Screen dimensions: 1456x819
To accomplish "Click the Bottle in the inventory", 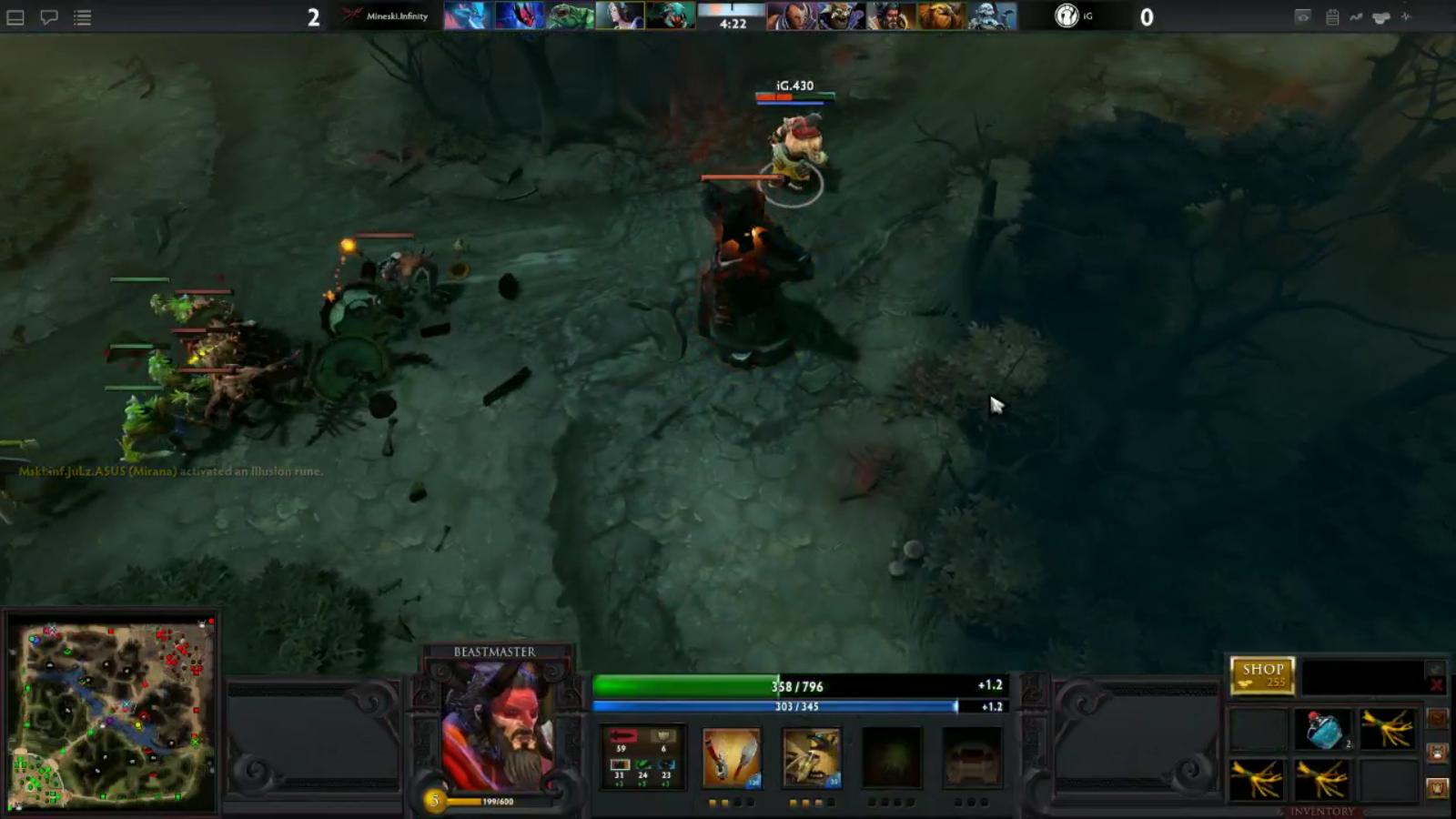I will coord(1324,728).
